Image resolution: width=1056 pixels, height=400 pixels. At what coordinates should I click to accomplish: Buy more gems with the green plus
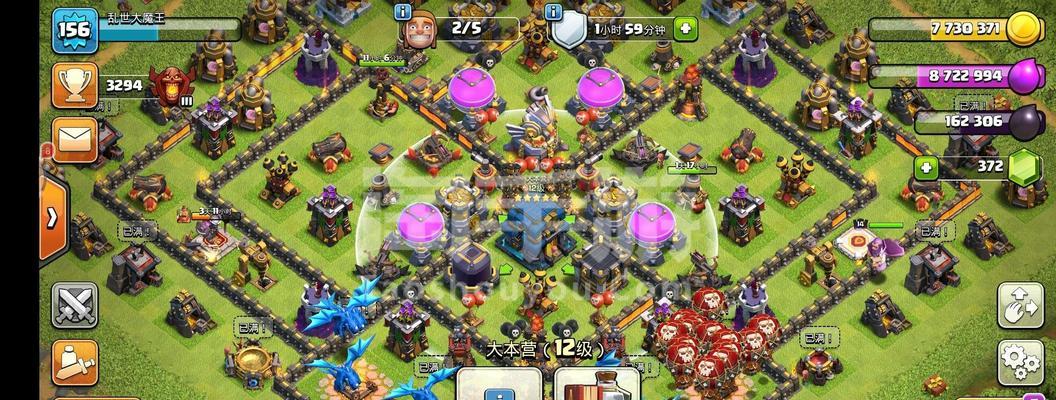coord(926,167)
